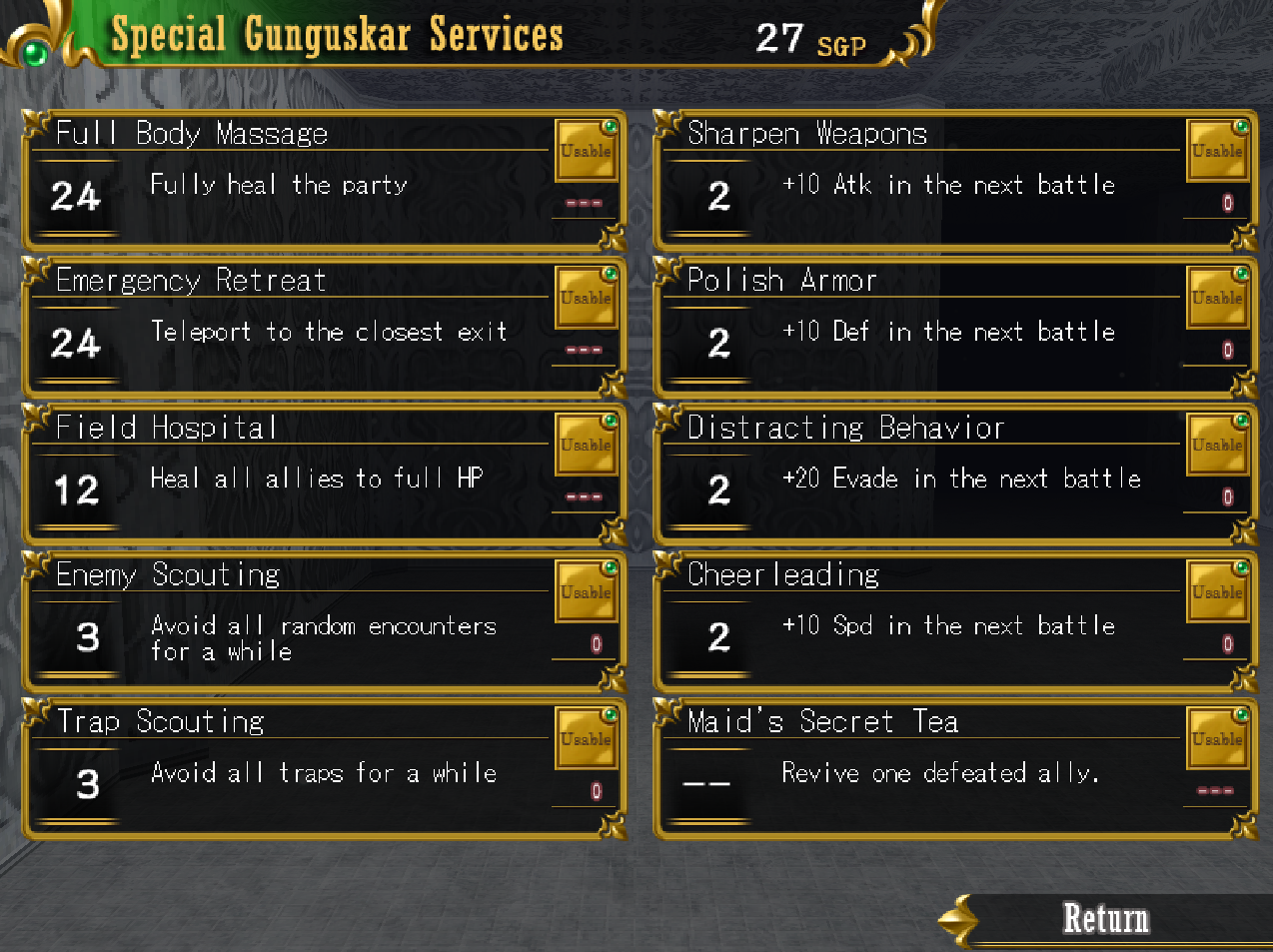Activate the Usable button for Sharpen Weapons
The width and height of the screenshot is (1273, 952).
click(1217, 151)
